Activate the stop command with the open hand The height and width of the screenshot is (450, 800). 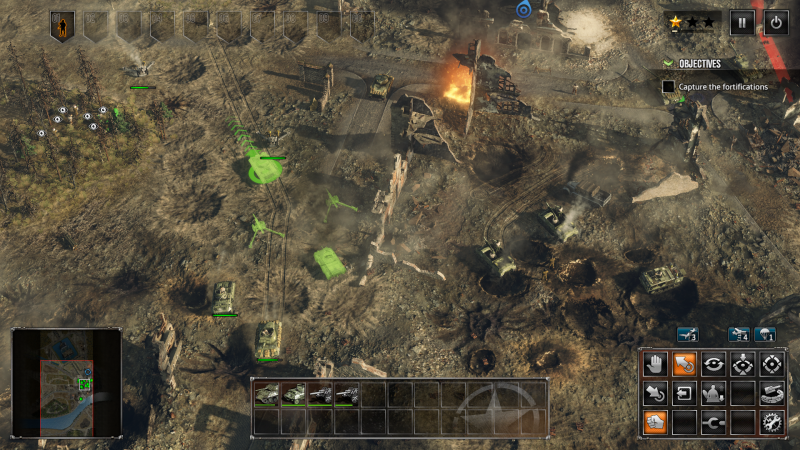pos(654,364)
